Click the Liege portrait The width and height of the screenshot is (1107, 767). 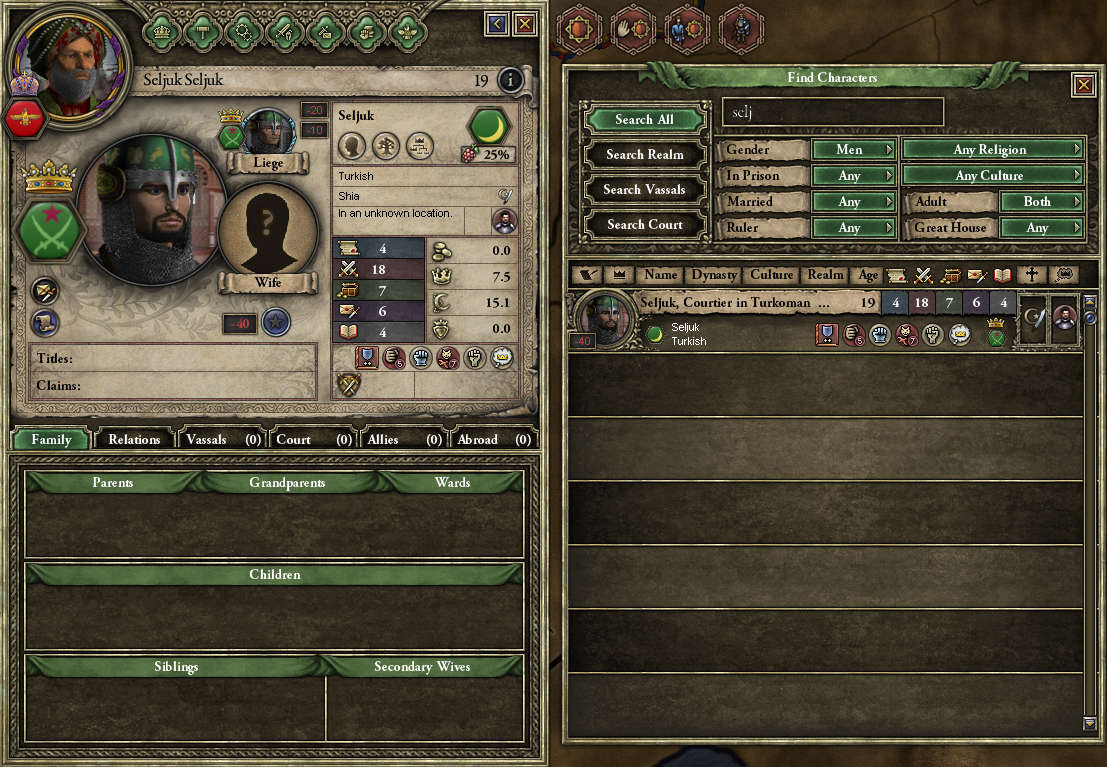[x=268, y=133]
